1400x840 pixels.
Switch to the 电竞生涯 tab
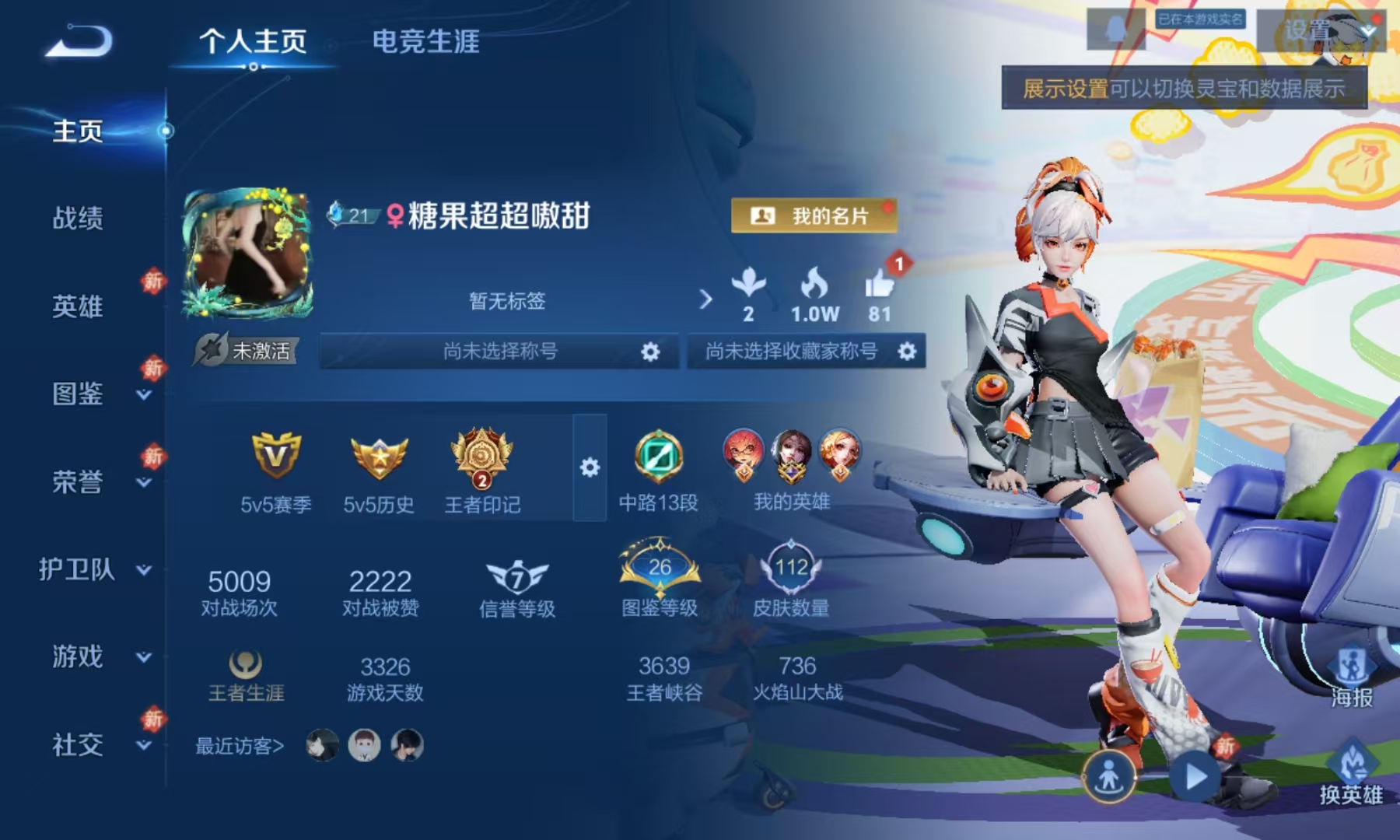pyautogui.click(x=426, y=44)
